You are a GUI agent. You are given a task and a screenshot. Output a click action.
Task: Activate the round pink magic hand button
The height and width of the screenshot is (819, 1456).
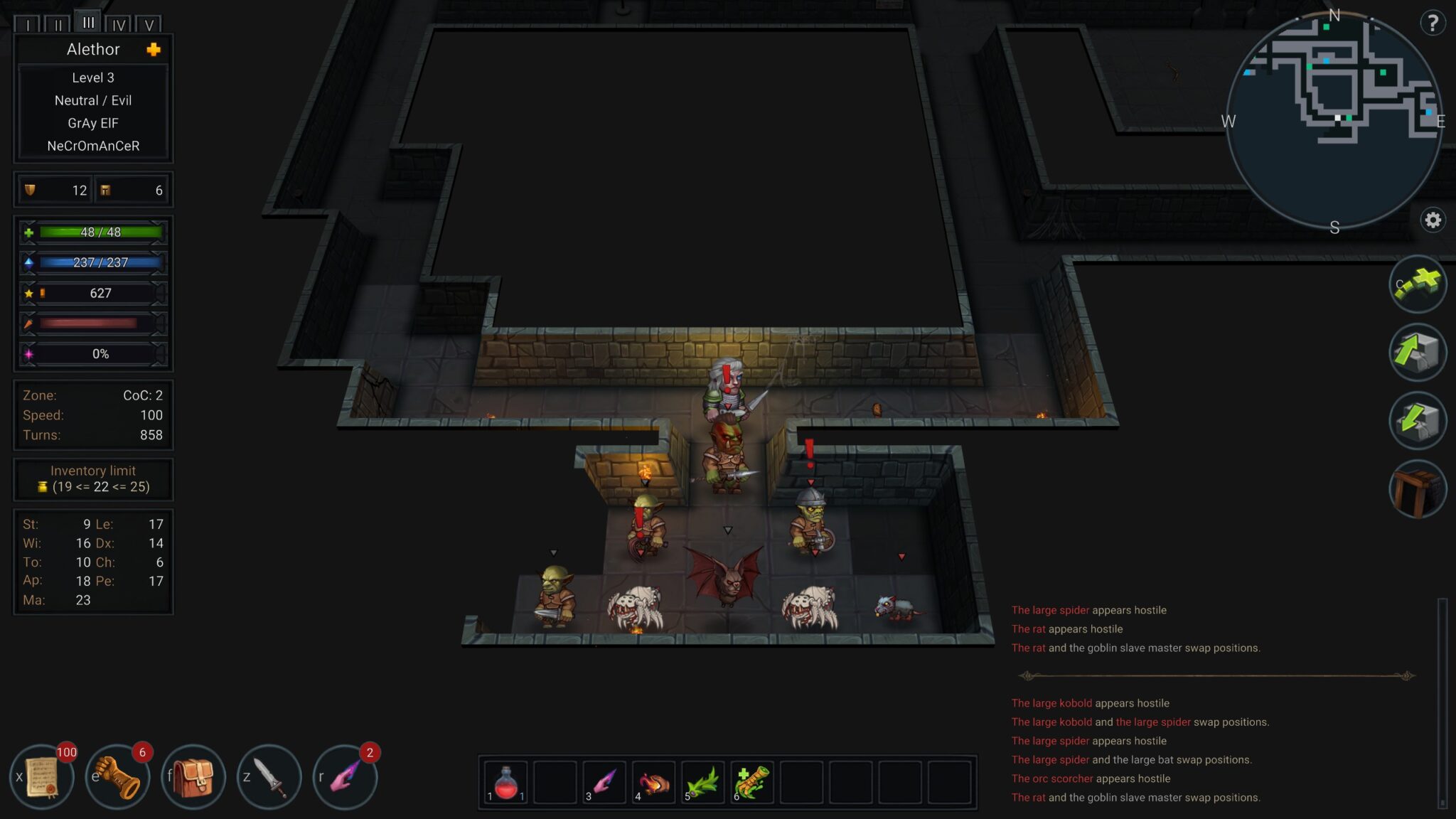(x=346, y=777)
